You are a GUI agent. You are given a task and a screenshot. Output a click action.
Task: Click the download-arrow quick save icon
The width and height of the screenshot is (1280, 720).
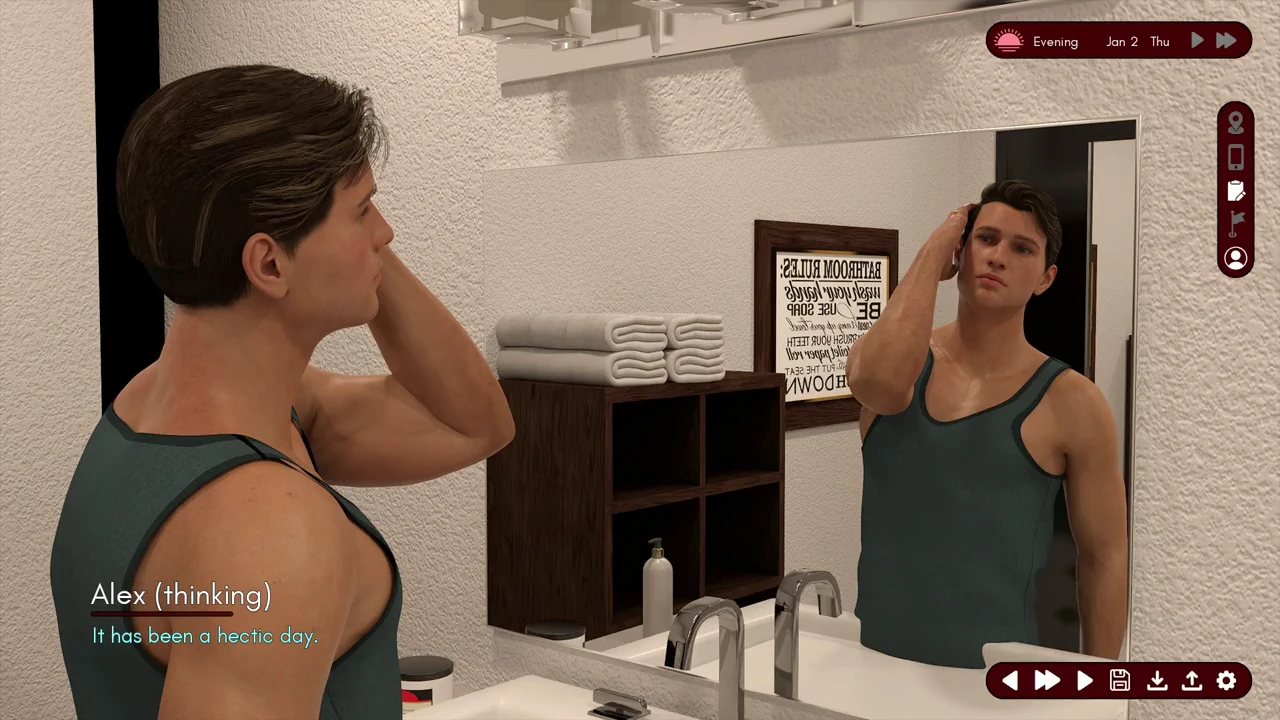(1156, 681)
